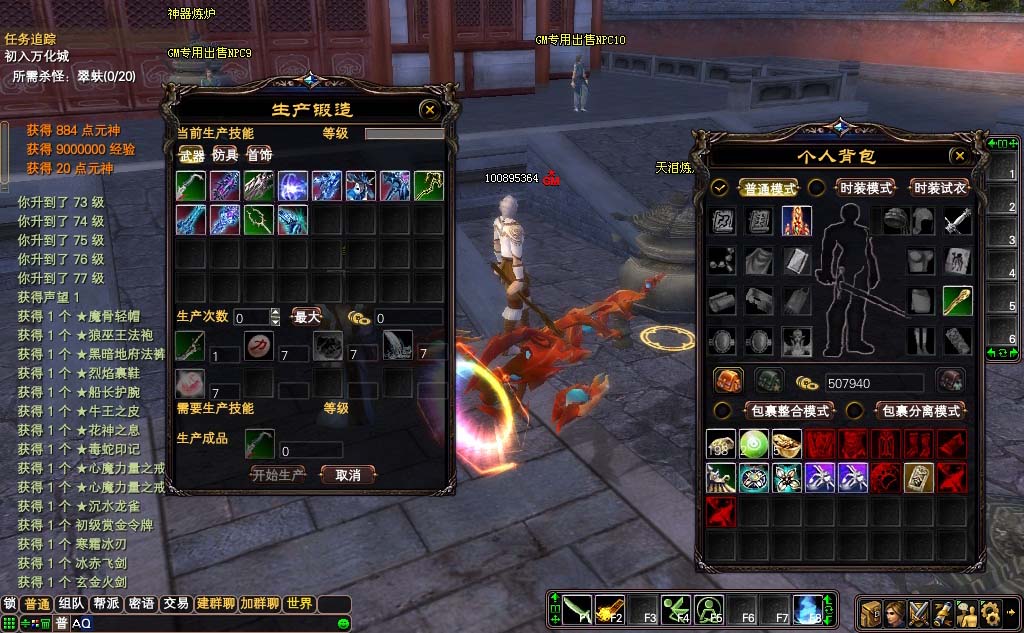Click the 最大 max quantity button
The width and height of the screenshot is (1024, 633).
click(x=306, y=317)
